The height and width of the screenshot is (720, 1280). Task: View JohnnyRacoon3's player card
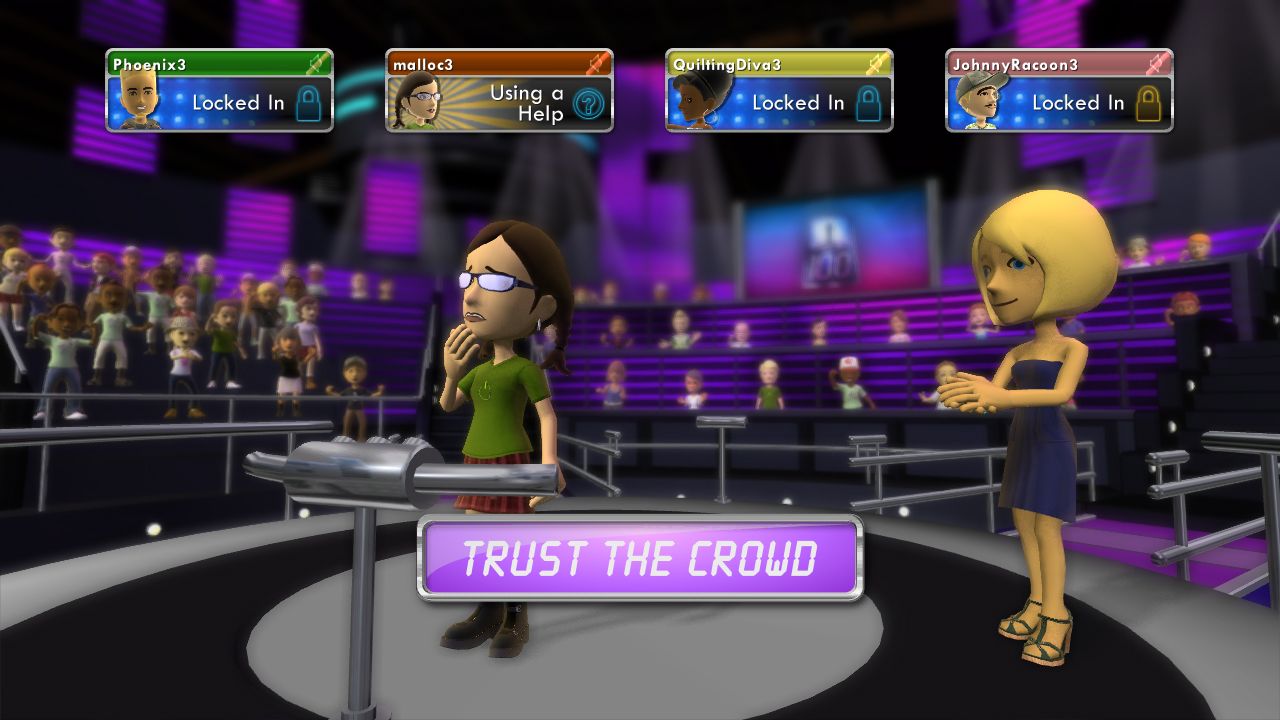click(x=1059, y=90)
